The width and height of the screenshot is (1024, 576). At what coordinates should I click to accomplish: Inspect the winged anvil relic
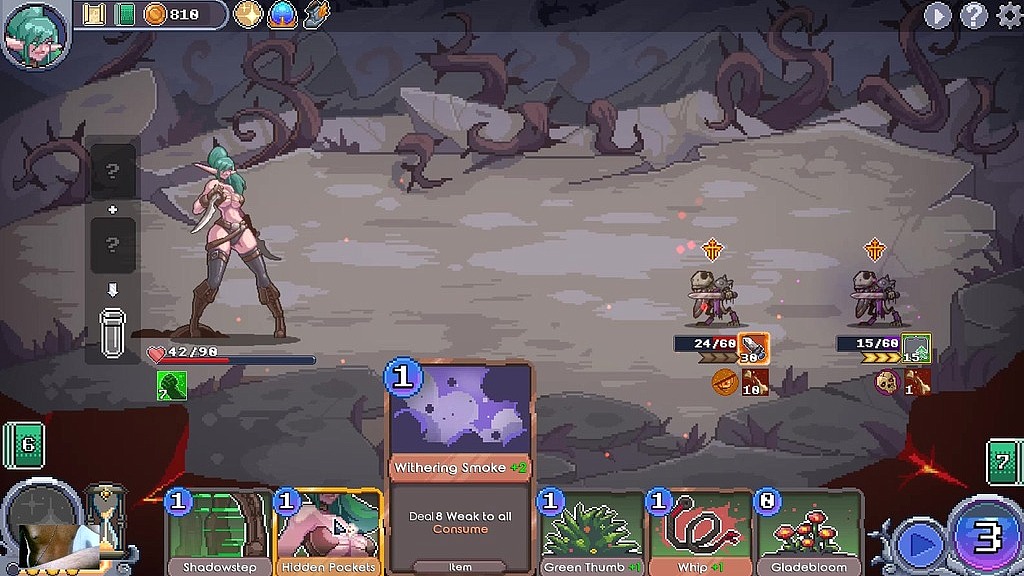316,14
